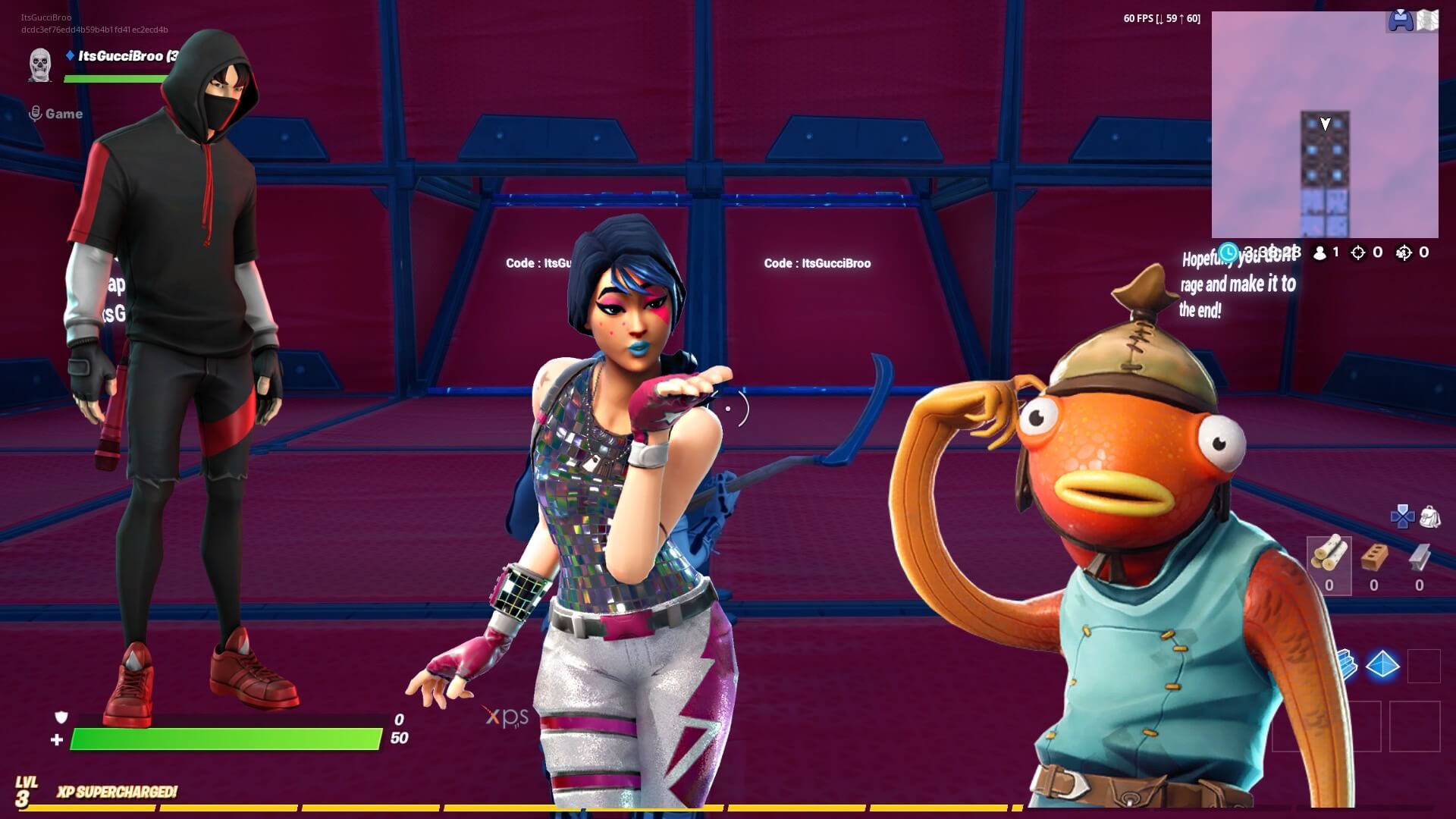
Task: Click the player count icon beside the timer
Action: (1320, 254)
